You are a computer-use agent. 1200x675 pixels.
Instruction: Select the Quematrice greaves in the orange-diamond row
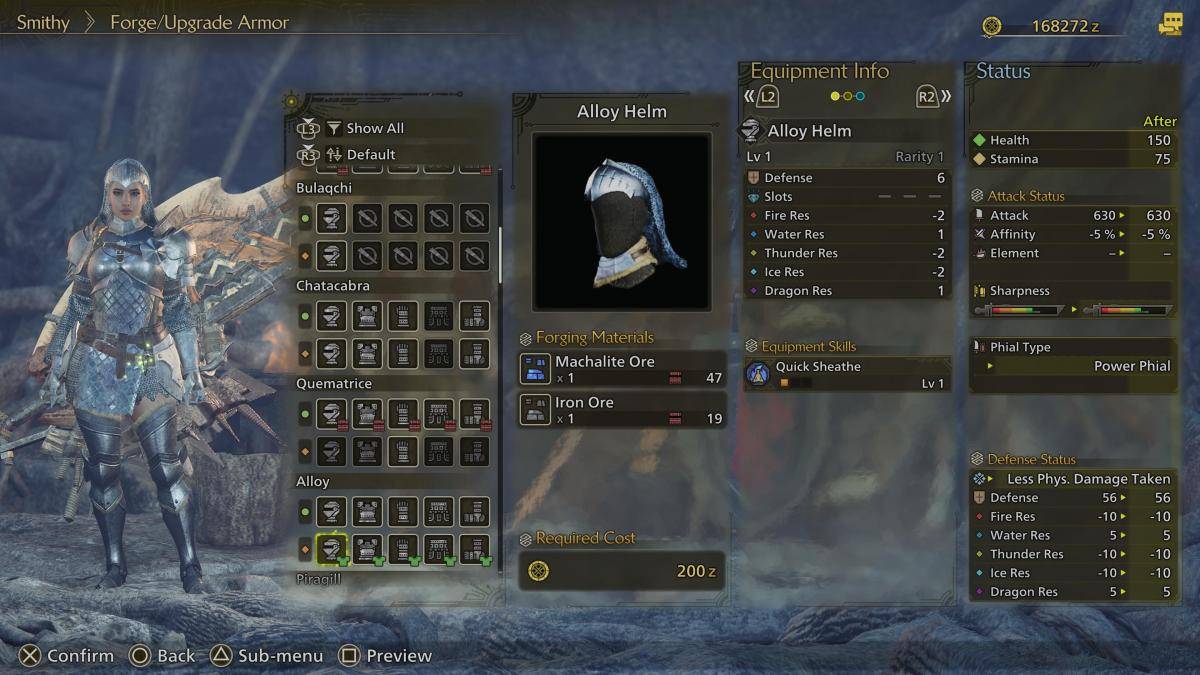tap(474, 451)
